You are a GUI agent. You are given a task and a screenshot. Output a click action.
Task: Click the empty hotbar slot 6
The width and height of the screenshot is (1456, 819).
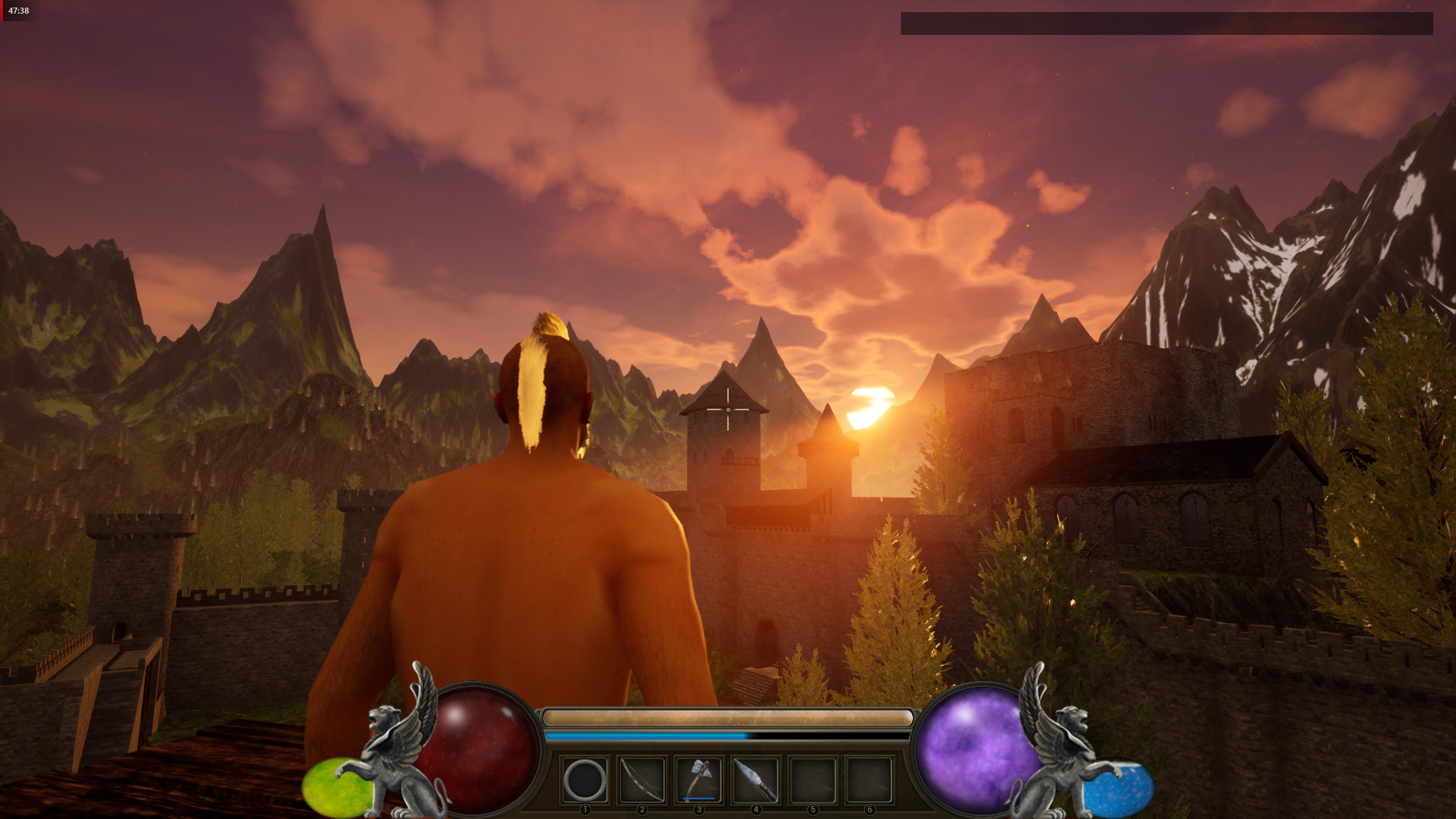pyautogui.click(x=871, y=781)
